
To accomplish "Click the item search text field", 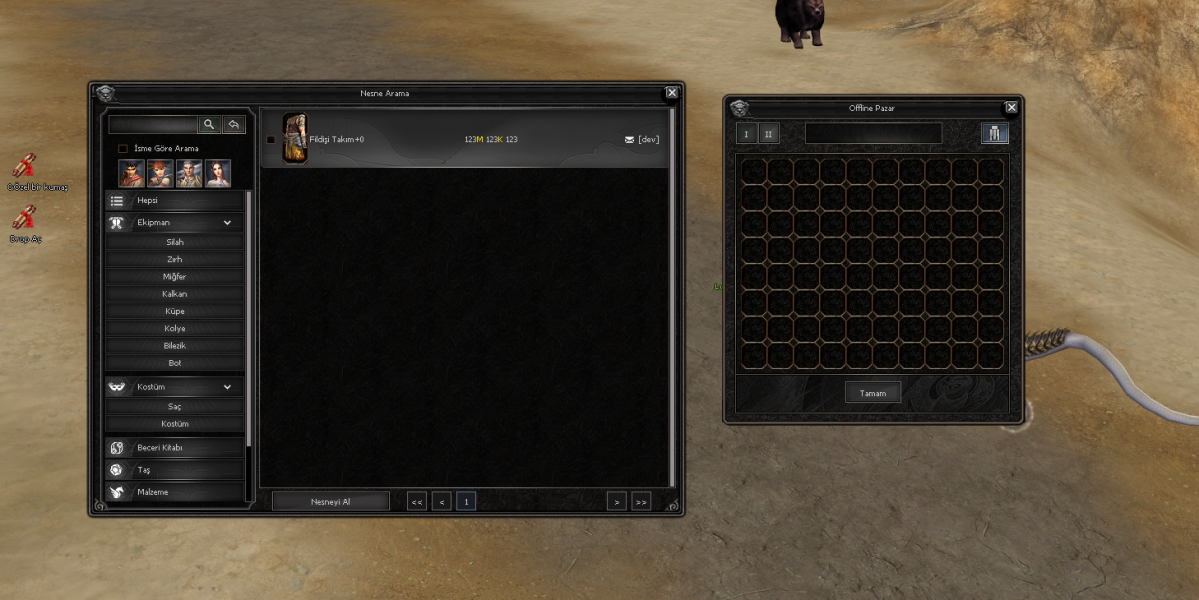I will [153, 125].
